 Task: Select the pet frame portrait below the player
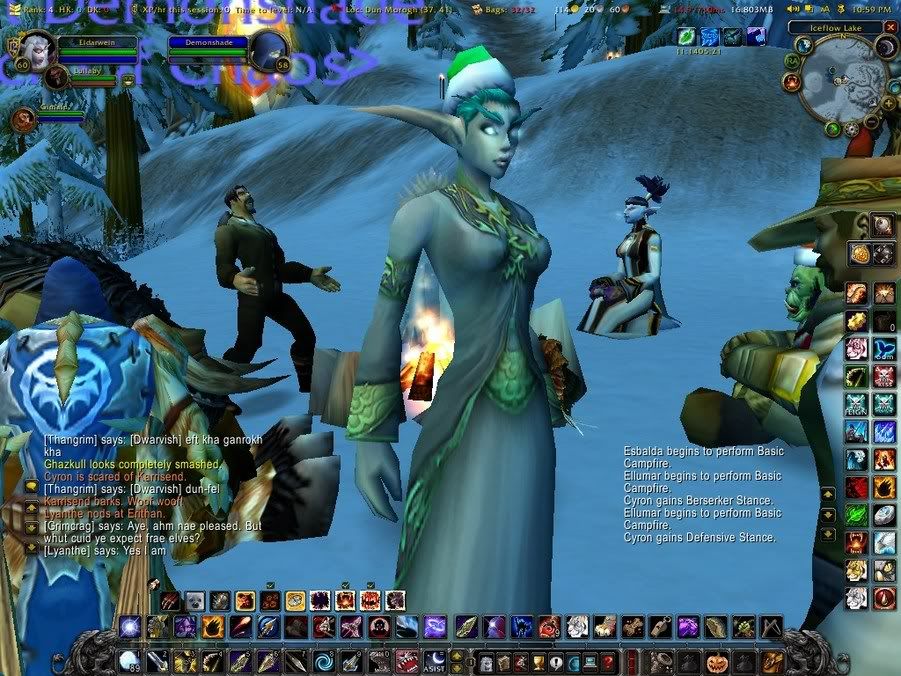[23, 119]
